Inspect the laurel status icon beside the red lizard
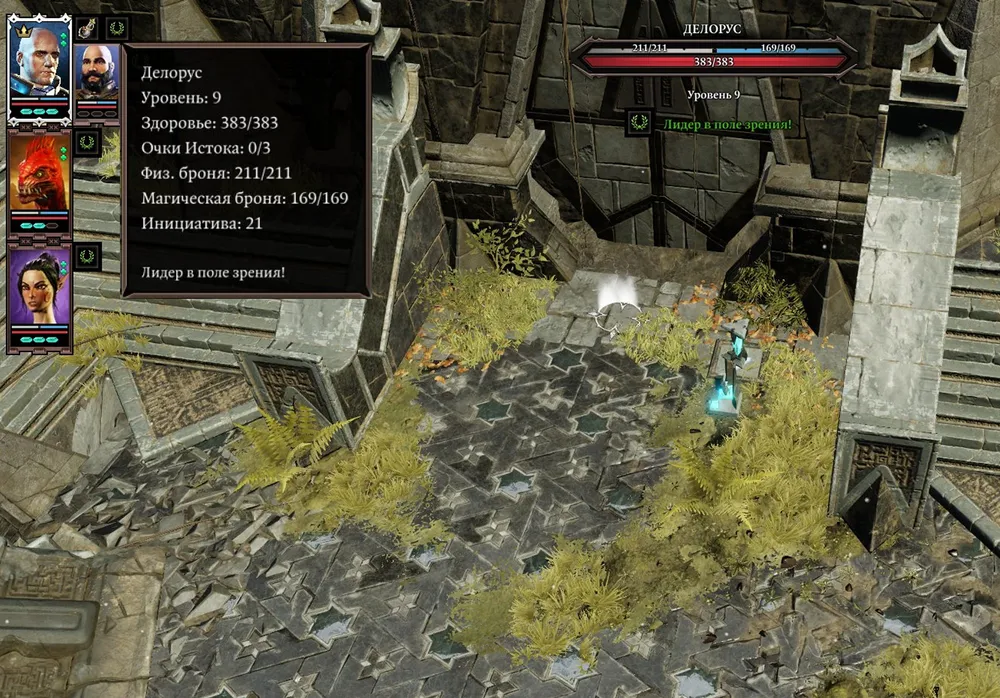Image resolution: width=1000 pixels, height=698 pixels. coord(89,142)
